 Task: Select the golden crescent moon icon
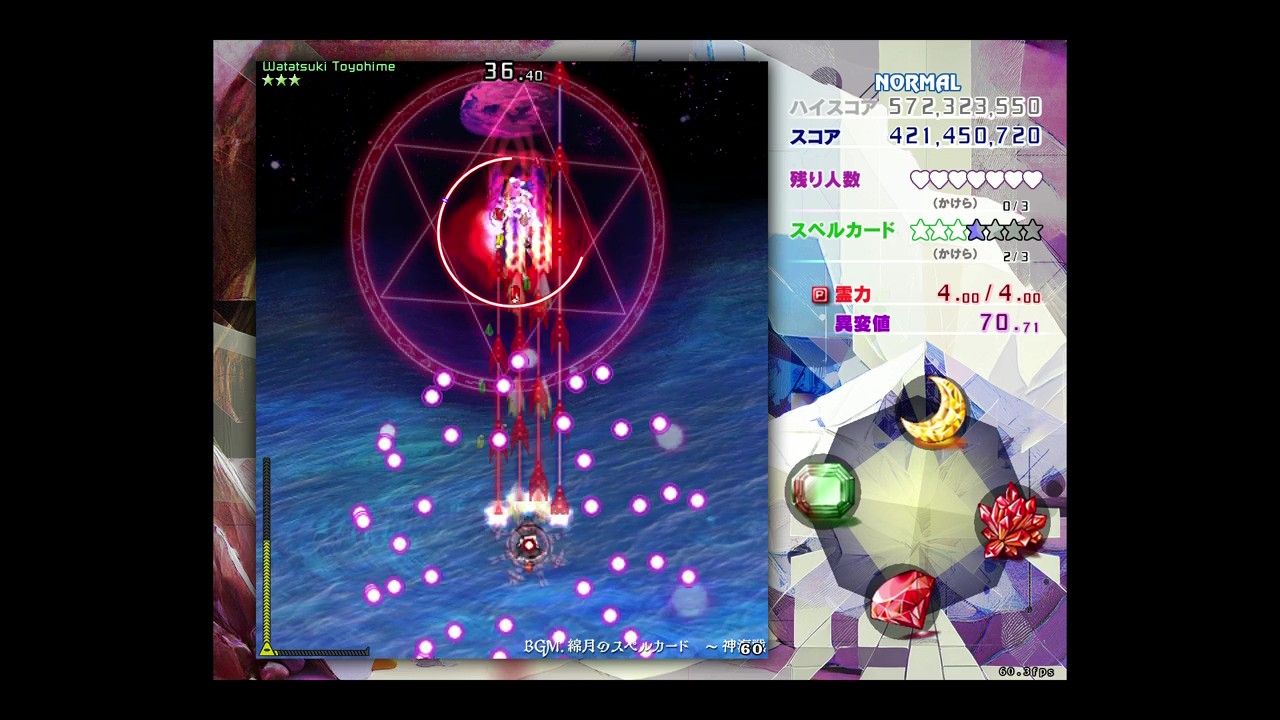click(x=933, y=411)
